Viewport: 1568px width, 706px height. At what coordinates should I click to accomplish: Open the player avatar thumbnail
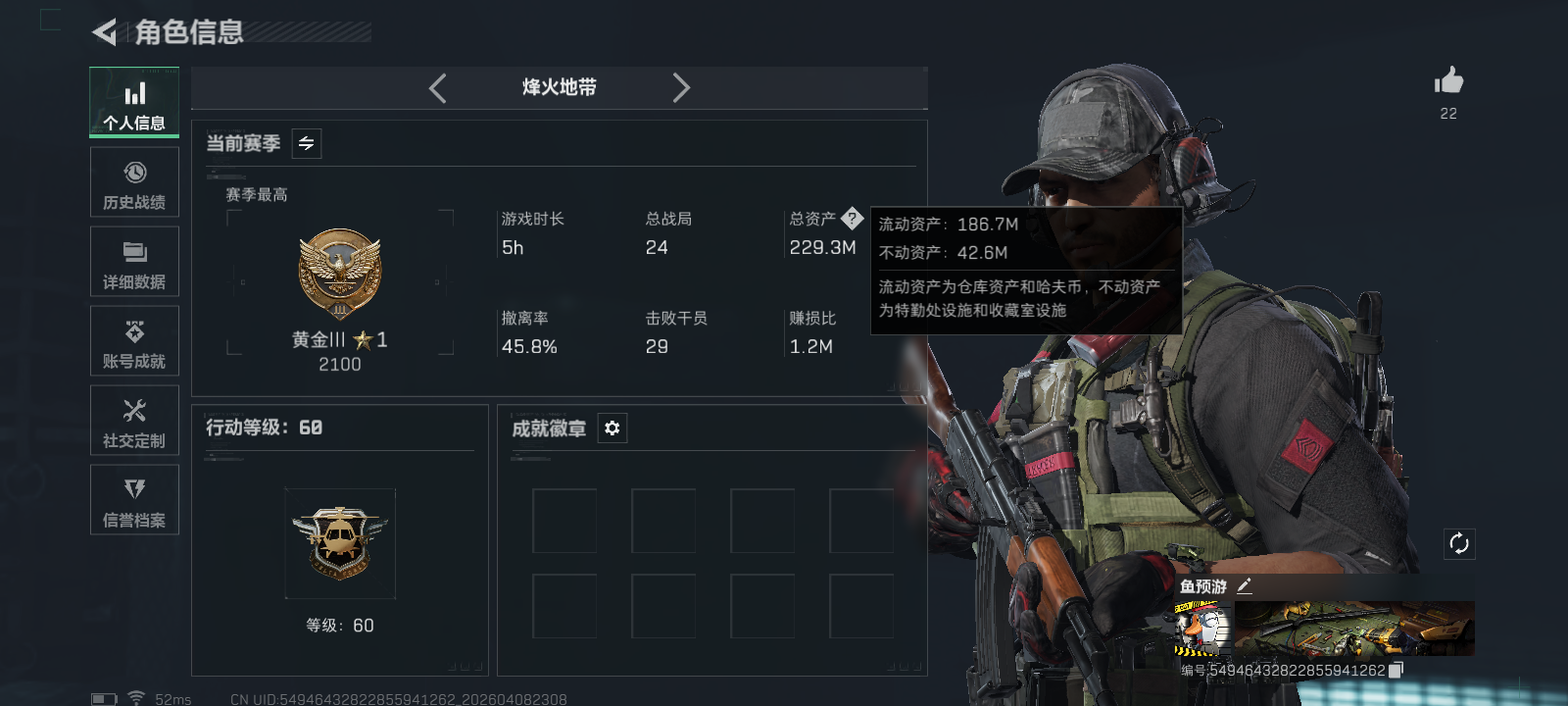click(1203, 629)
